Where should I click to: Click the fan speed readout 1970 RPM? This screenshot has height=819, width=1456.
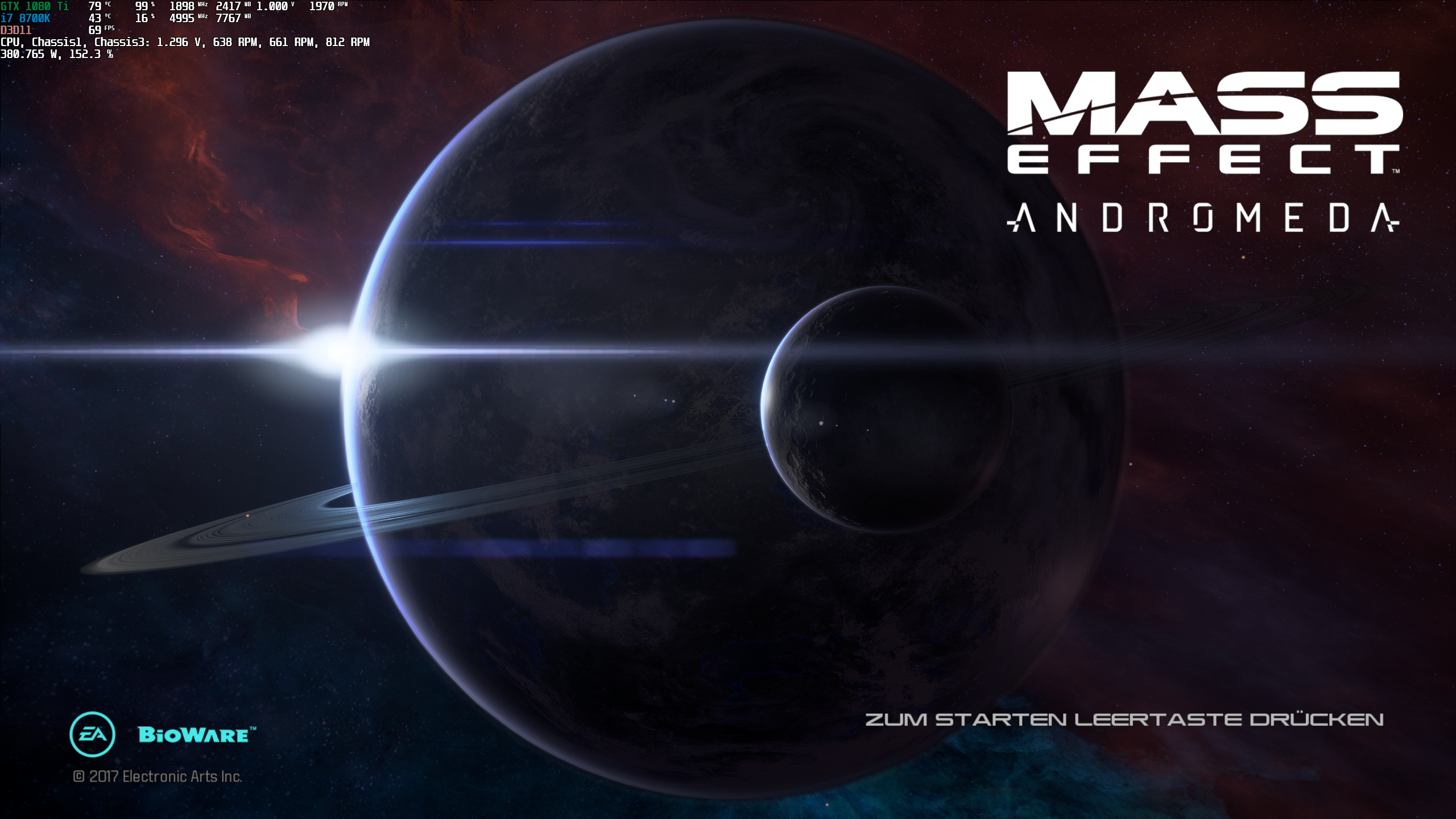[324, 7]
